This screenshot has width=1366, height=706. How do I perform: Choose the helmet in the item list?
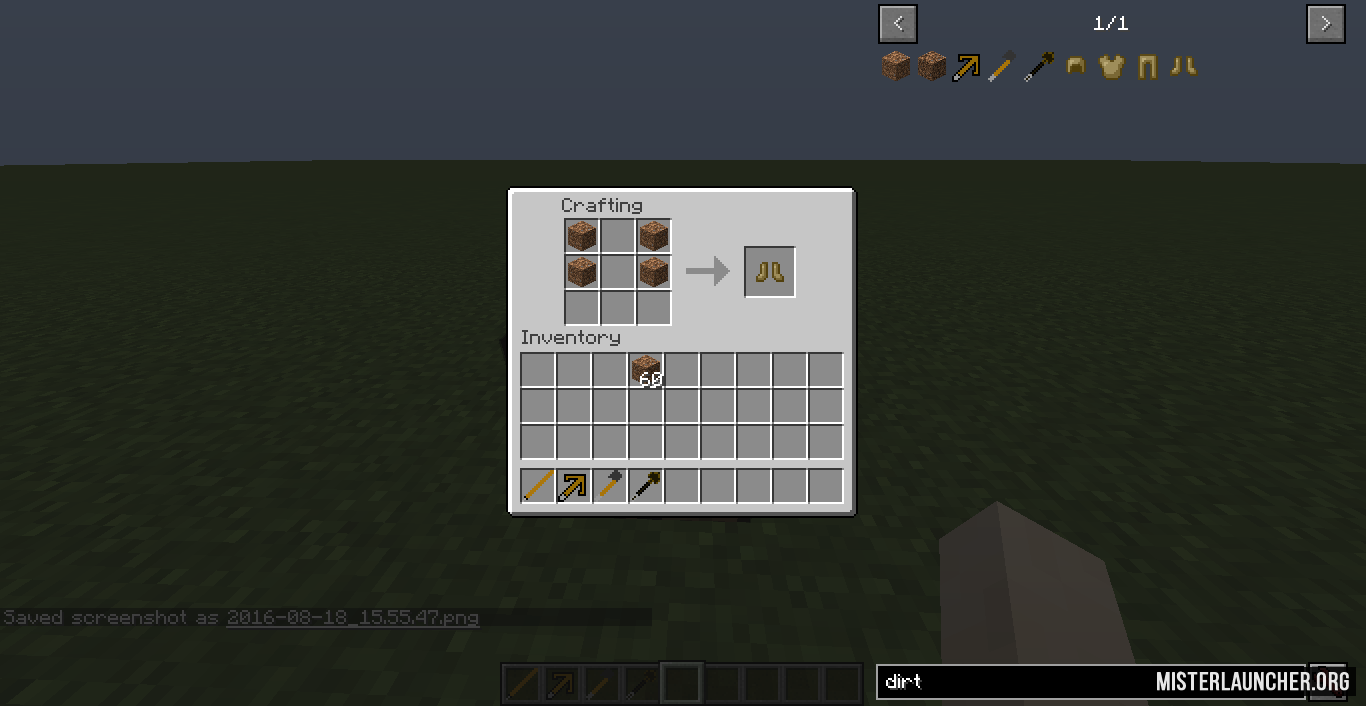[x=1076, y=67]
